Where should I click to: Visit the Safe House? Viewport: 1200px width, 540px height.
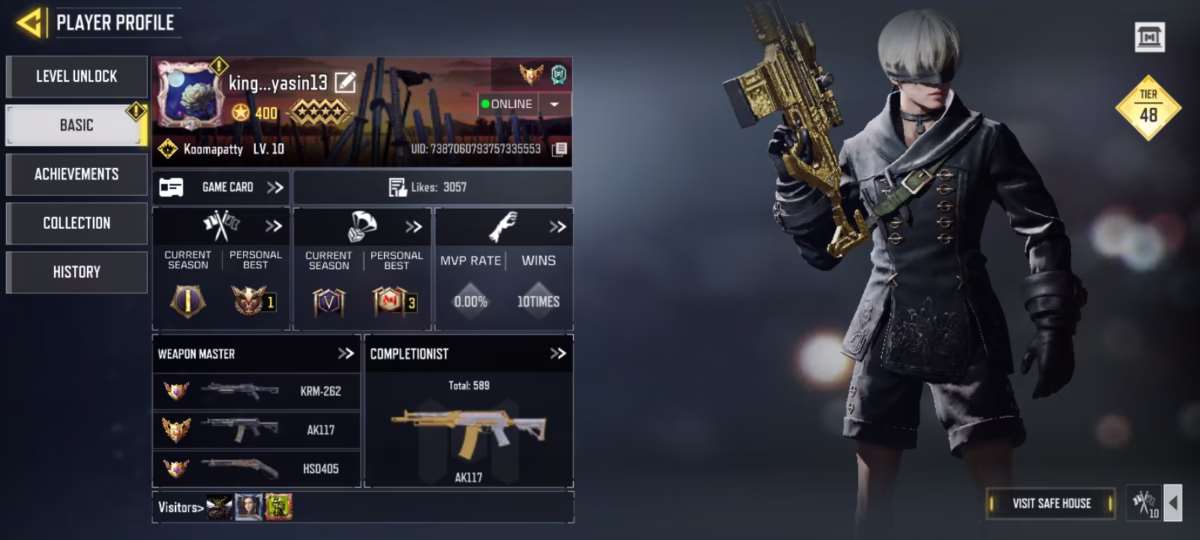(x=1051, y=503)
